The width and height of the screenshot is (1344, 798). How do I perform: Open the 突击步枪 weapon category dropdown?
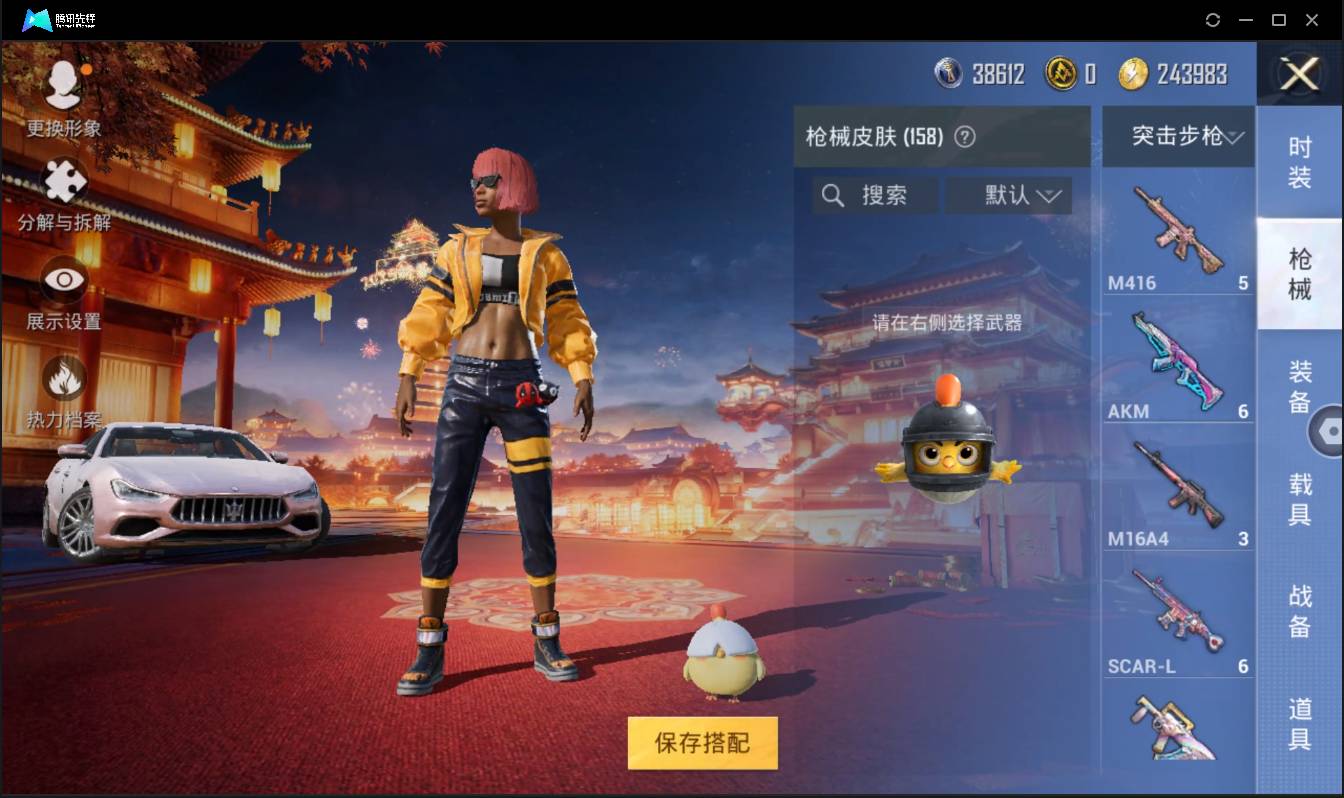(x=1178, y=136)
